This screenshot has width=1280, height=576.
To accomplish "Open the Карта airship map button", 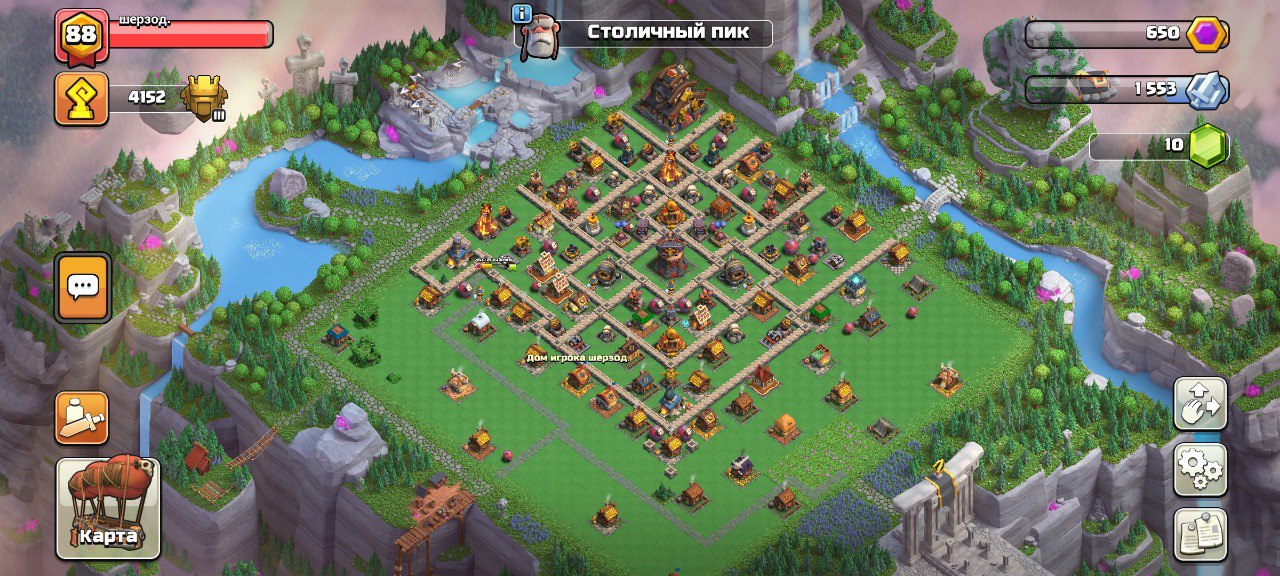I will pos(108,506).
